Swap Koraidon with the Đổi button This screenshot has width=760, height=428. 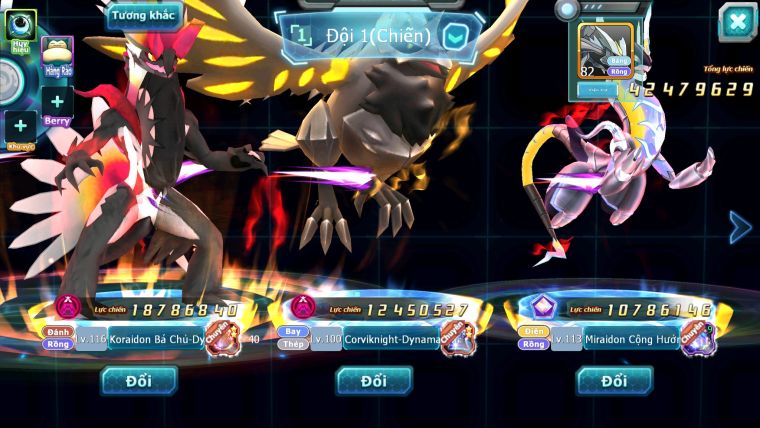[x=139, y=380]
